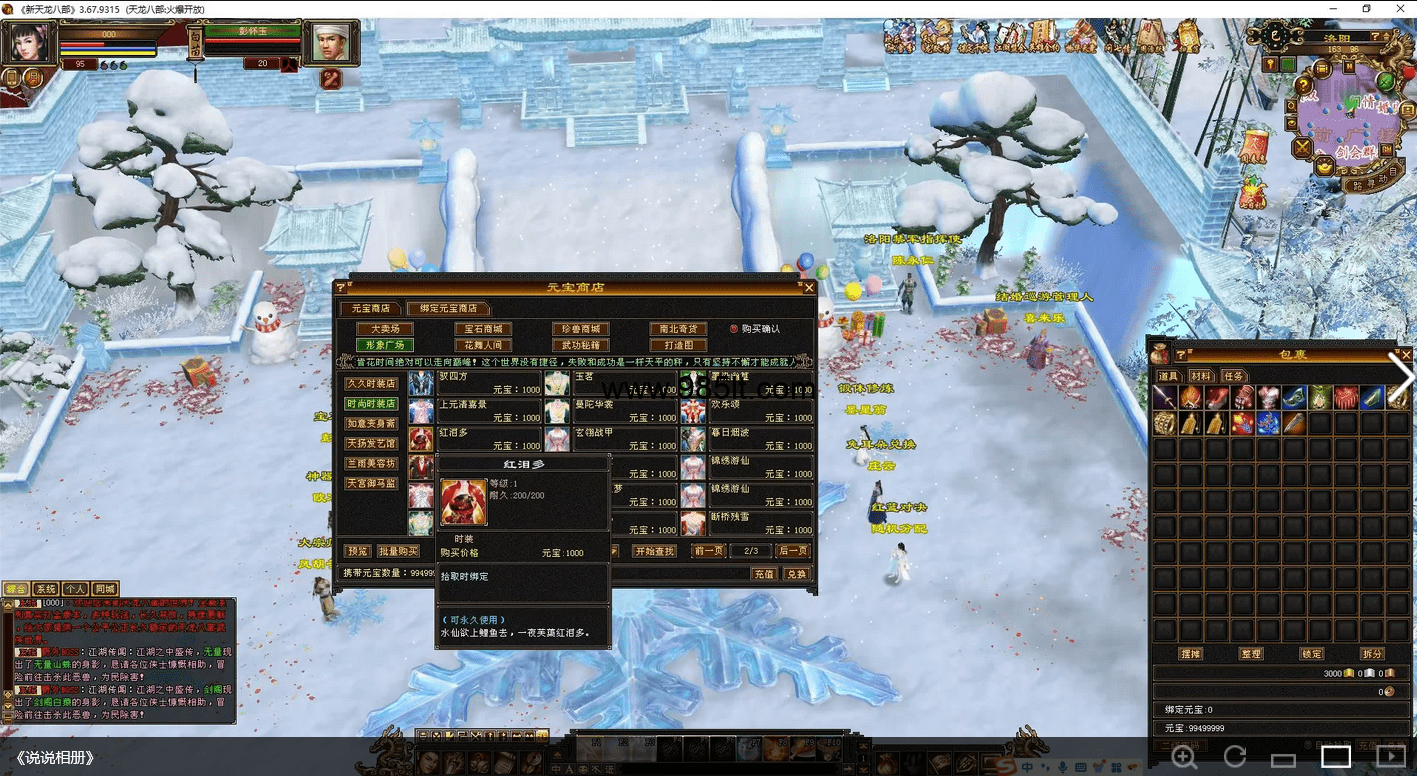Screen dimensions: 1417x776
Task: Switch to the 材料 tab in the bag
Action: (1200, 376)
